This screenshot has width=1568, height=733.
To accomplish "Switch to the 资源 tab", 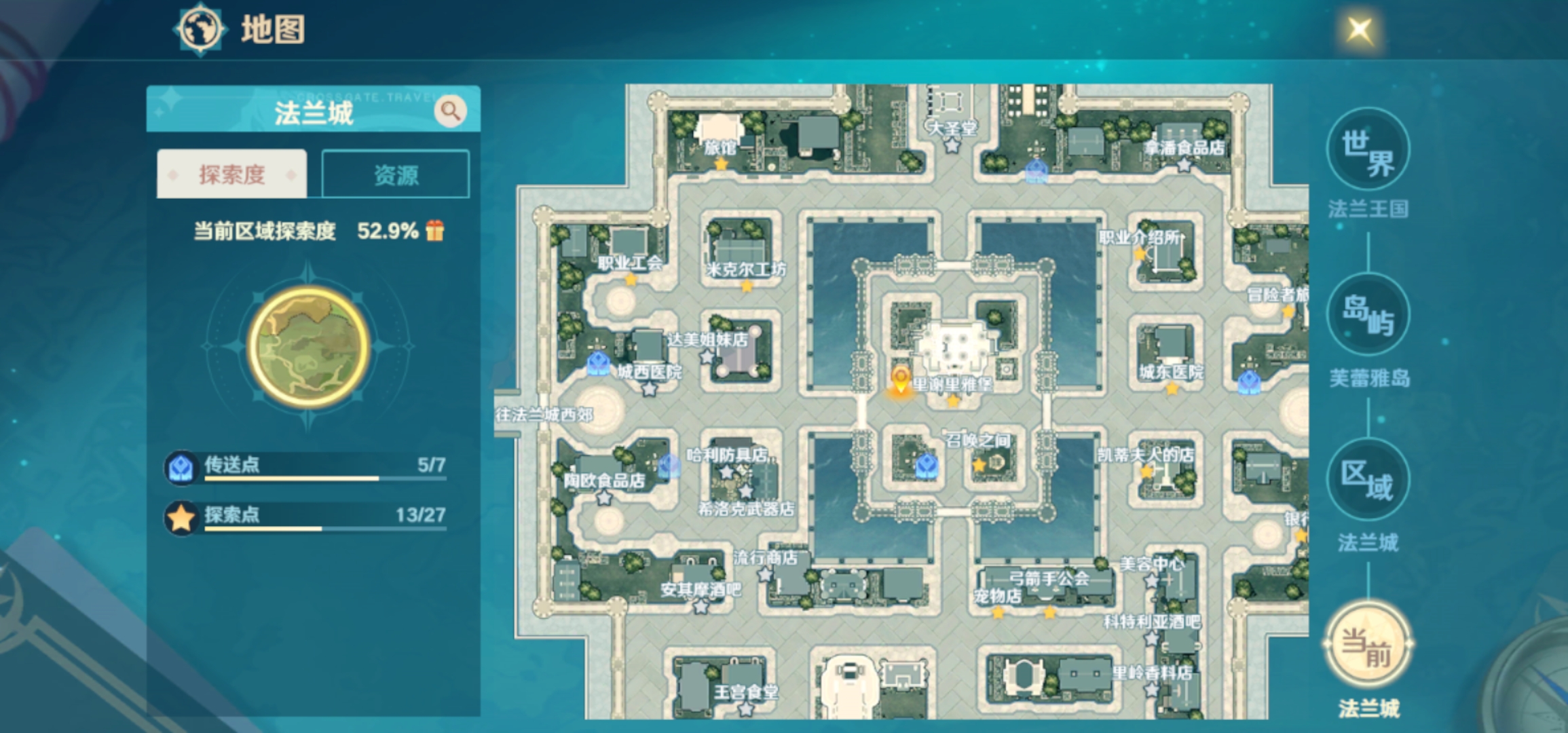I will pos(396,175).
